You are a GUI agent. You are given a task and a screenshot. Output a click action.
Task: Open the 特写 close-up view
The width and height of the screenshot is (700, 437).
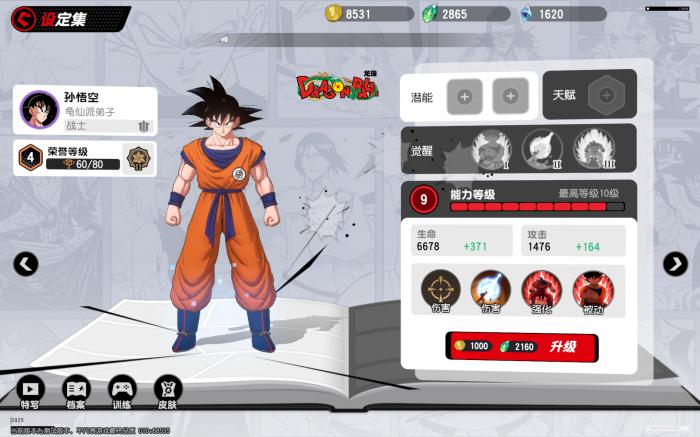tap(30, 392)
